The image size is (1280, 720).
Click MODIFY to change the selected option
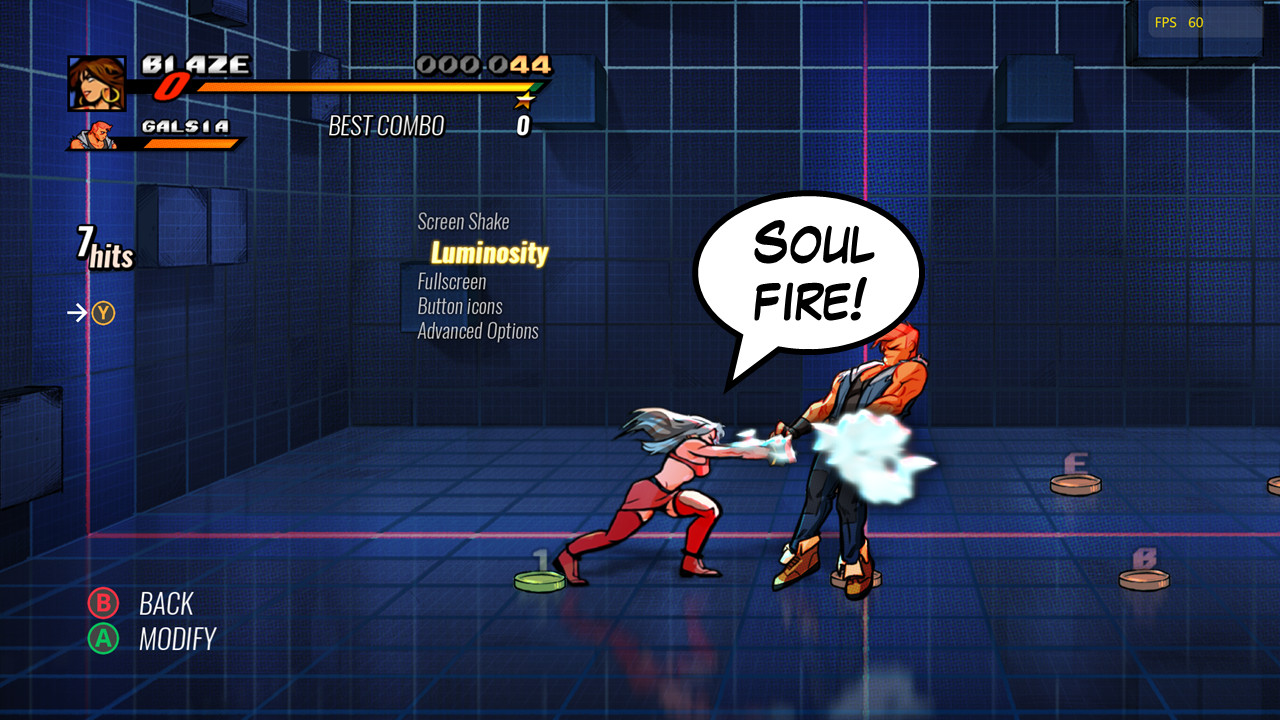pos(177,638)
